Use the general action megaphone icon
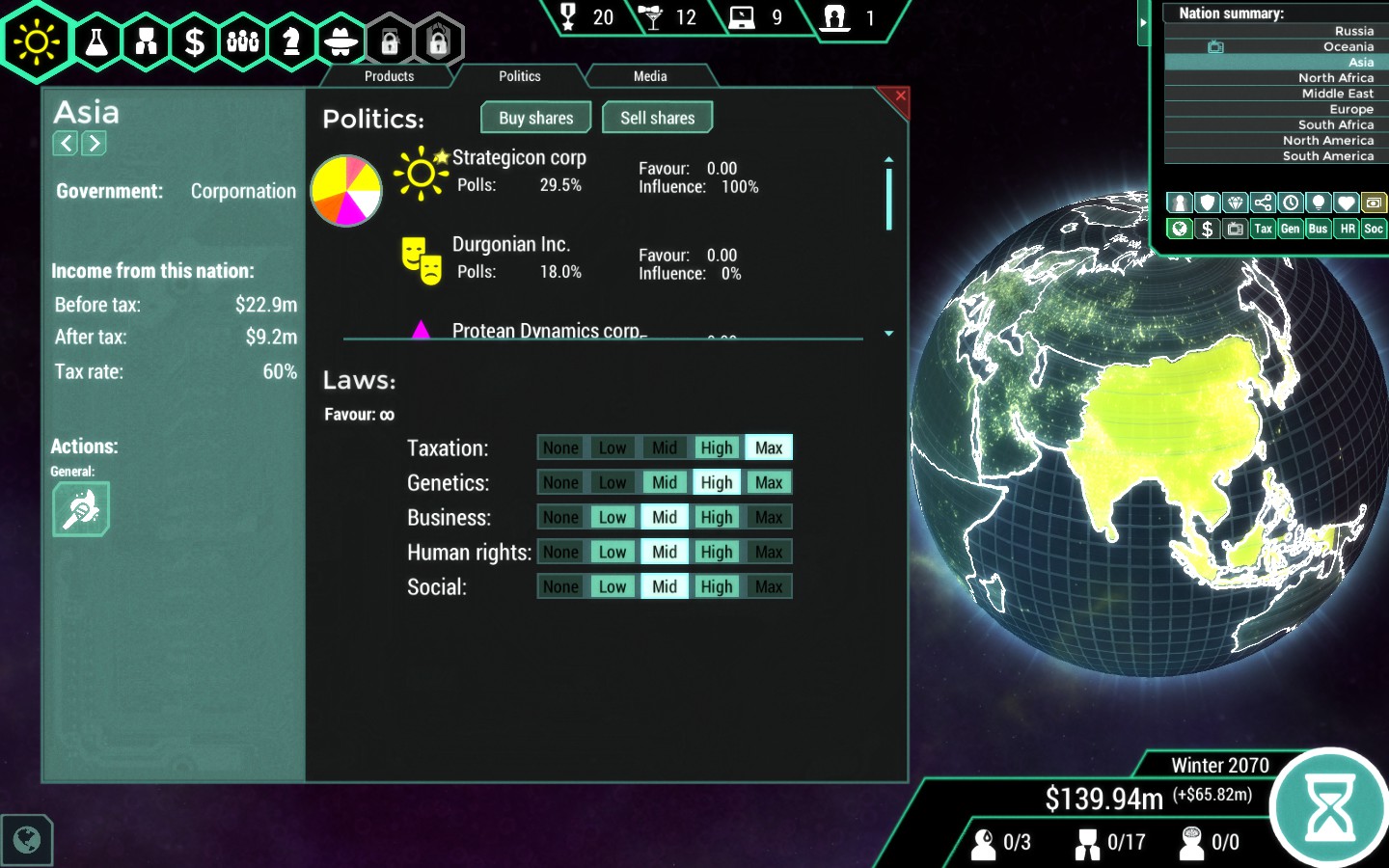 coord(81,508)
